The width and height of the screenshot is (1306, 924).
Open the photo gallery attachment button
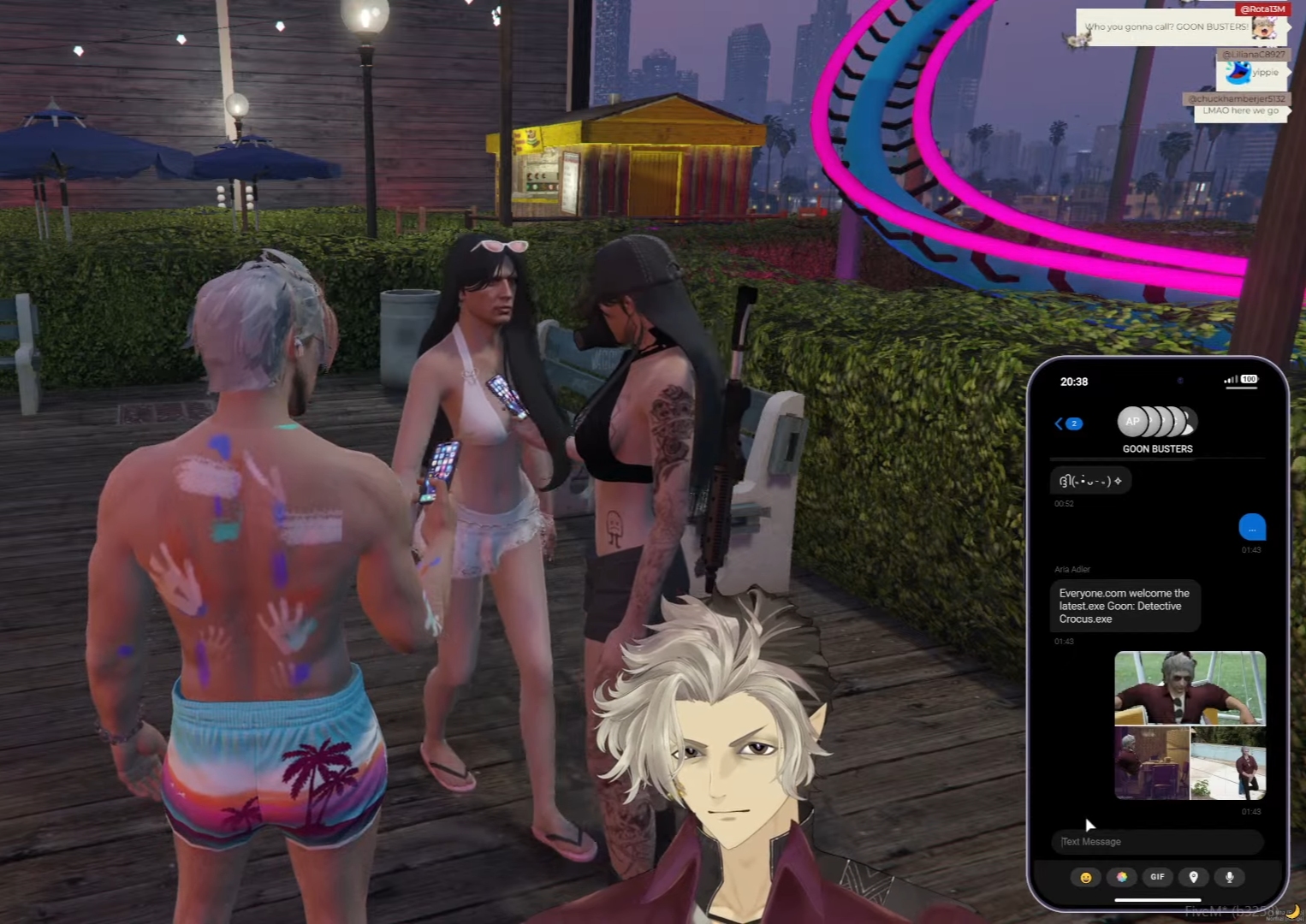(1121, 877)
